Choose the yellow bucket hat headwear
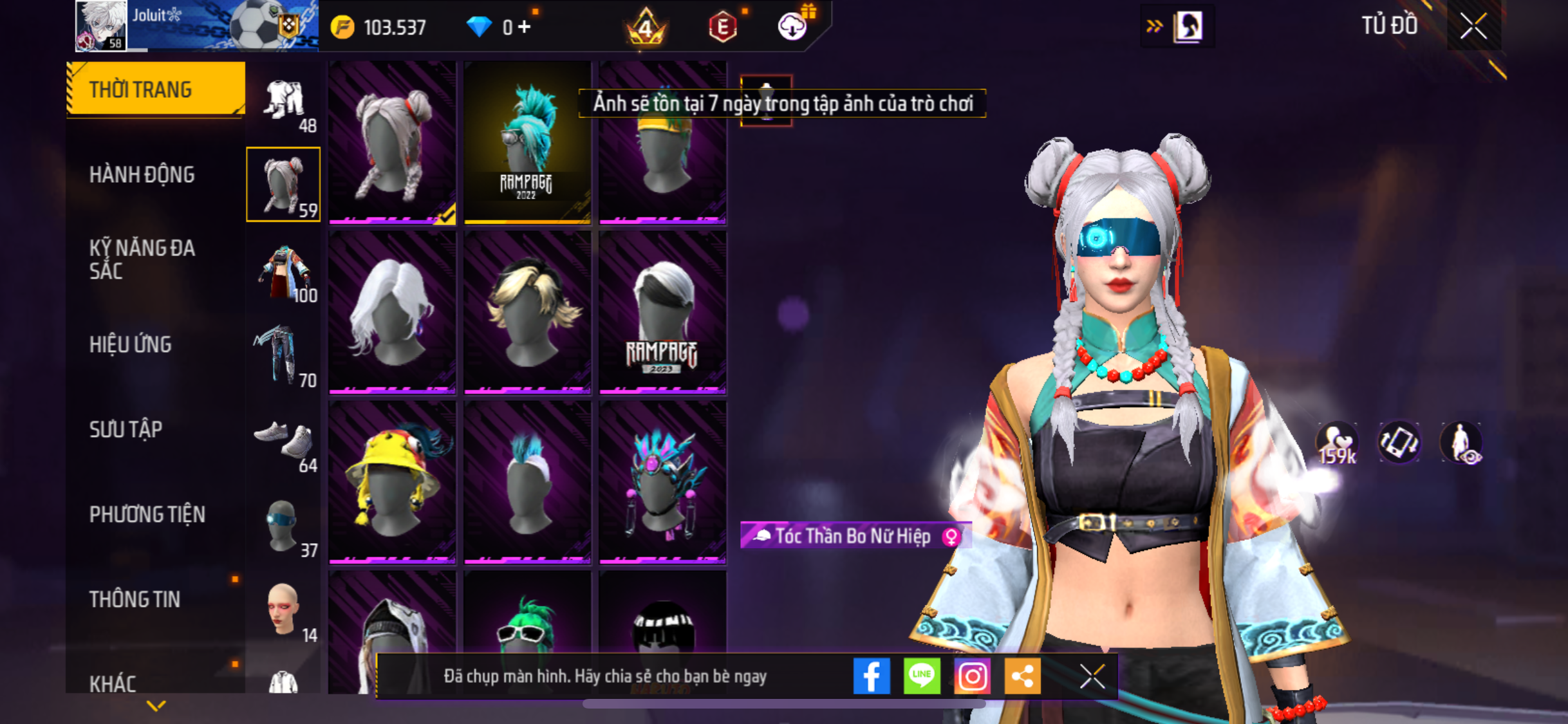 pyautogui.click(x=392, y=482)
